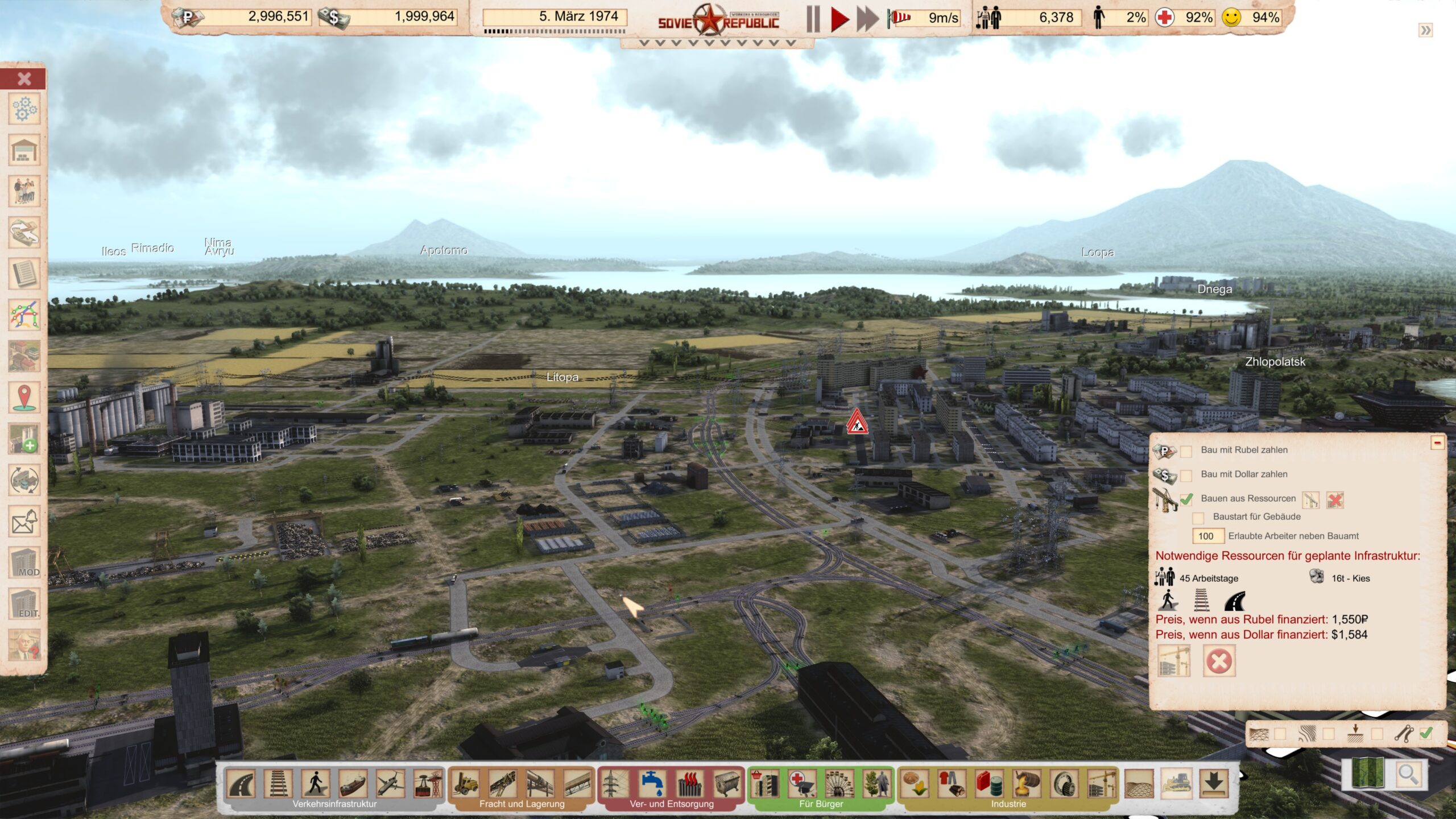This screenshot has height=819, width=1456.
Task: Tick the 'Bau mit Dollar zahlen' checkbox
Action: 1186,475
